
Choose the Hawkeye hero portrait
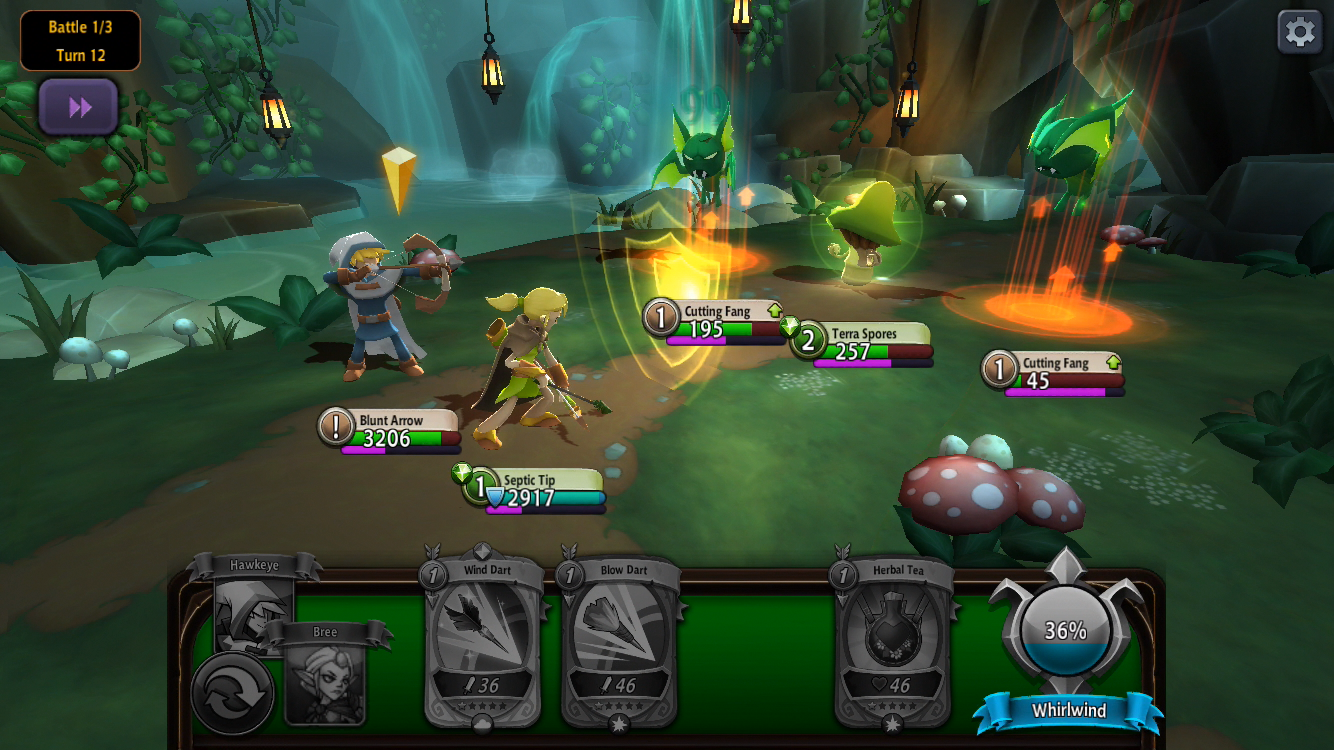click(x=253, y=603)
